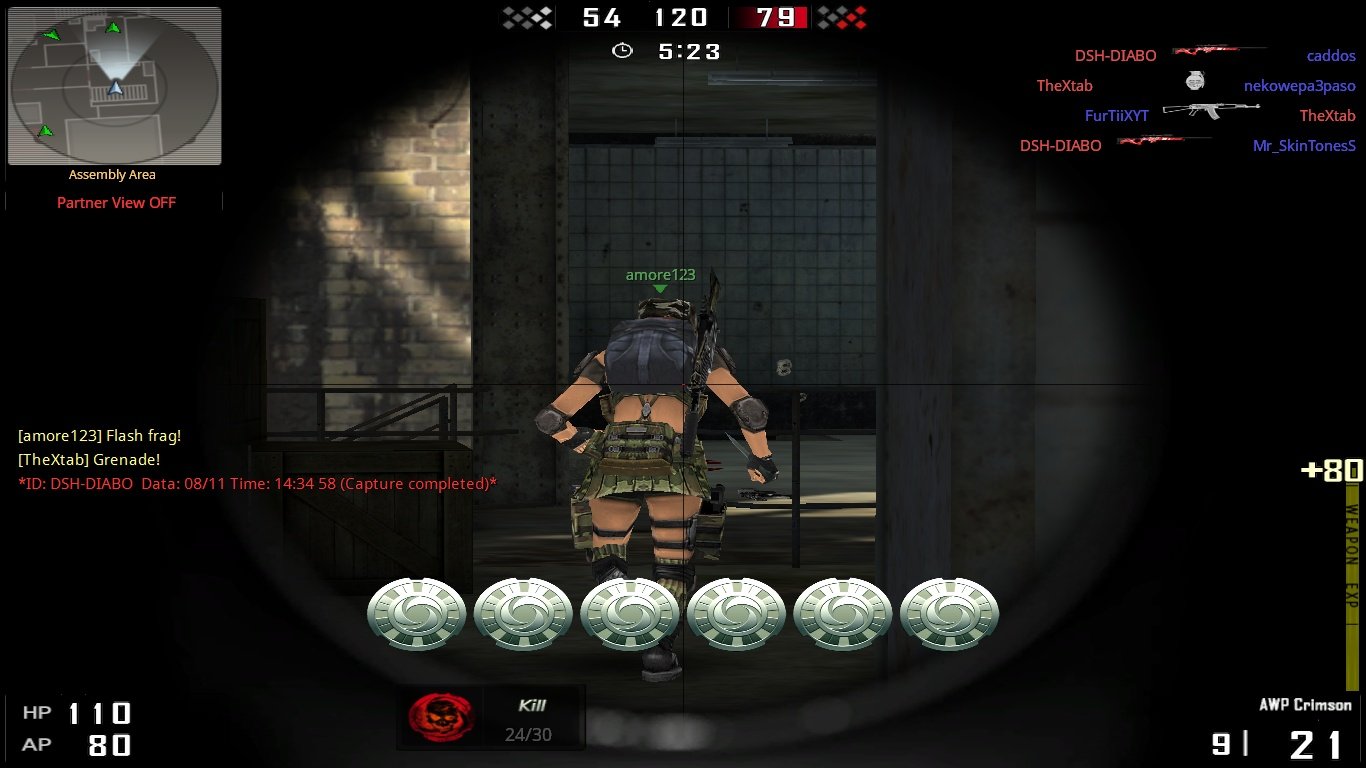
Task: Toggle Partner View off setting
Action: coord(115,202)
